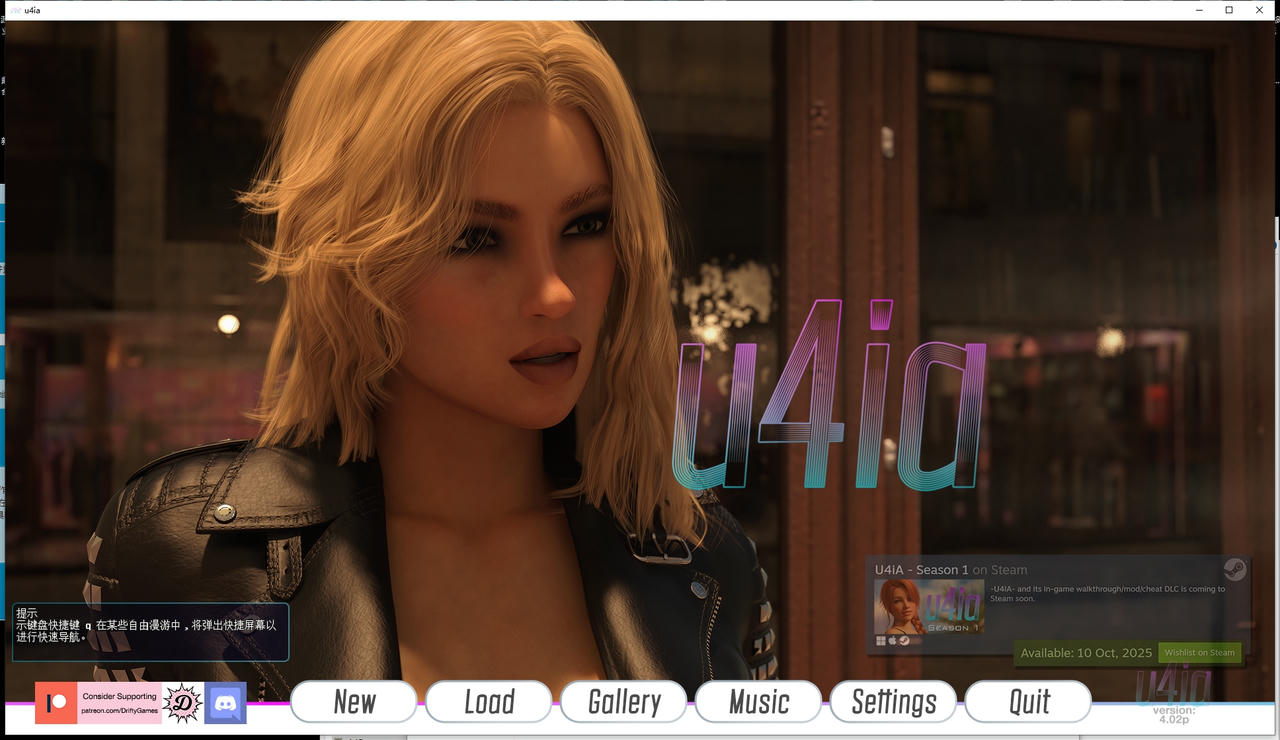Click the keyboard shortcut hint box
The image size is (1280, 740).
tap(149, 631)
